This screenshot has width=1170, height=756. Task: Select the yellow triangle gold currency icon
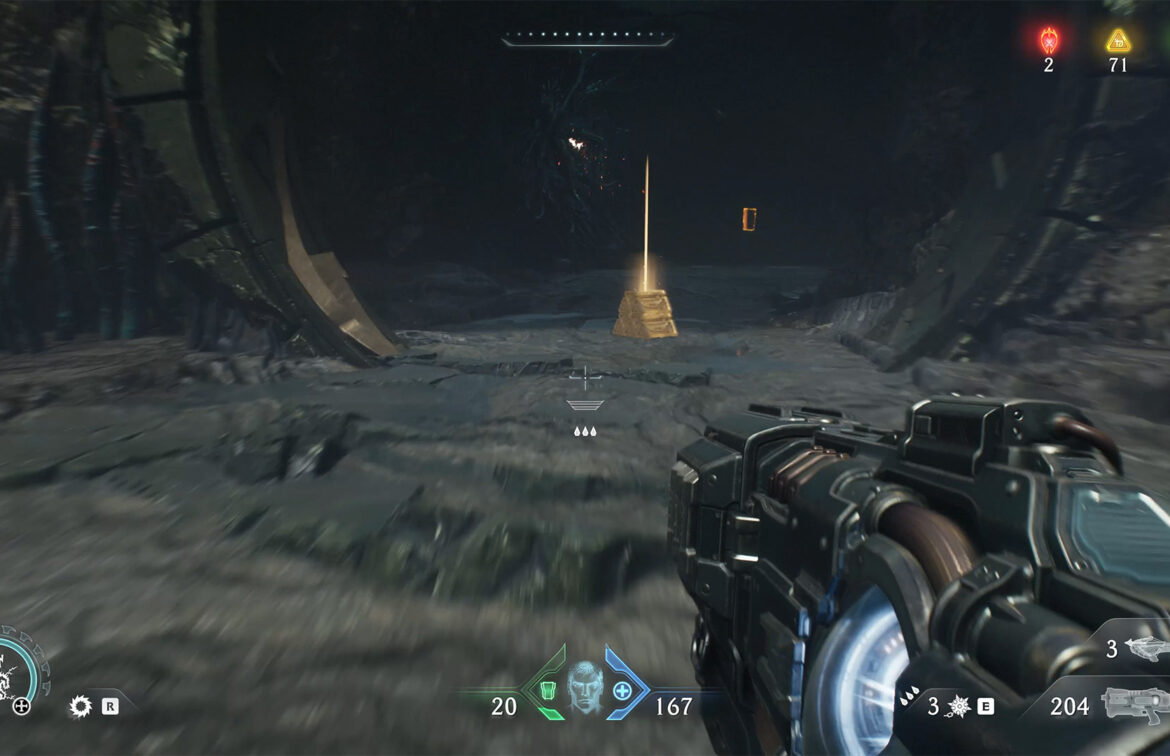tap(1118, 41)
